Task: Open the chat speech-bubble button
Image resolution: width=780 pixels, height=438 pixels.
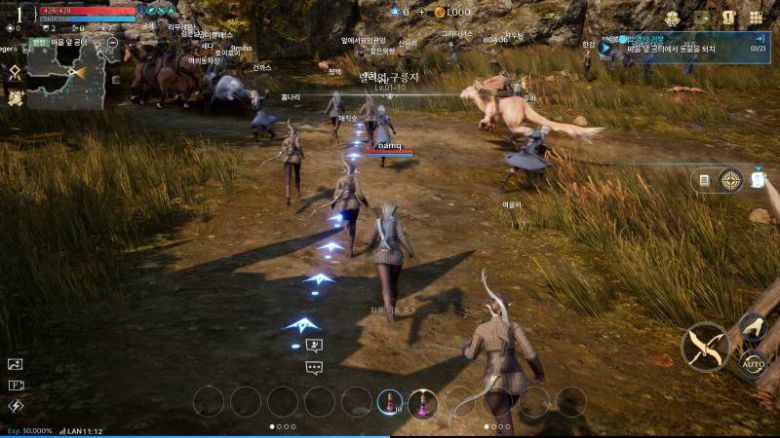Action: click(314, 368)
